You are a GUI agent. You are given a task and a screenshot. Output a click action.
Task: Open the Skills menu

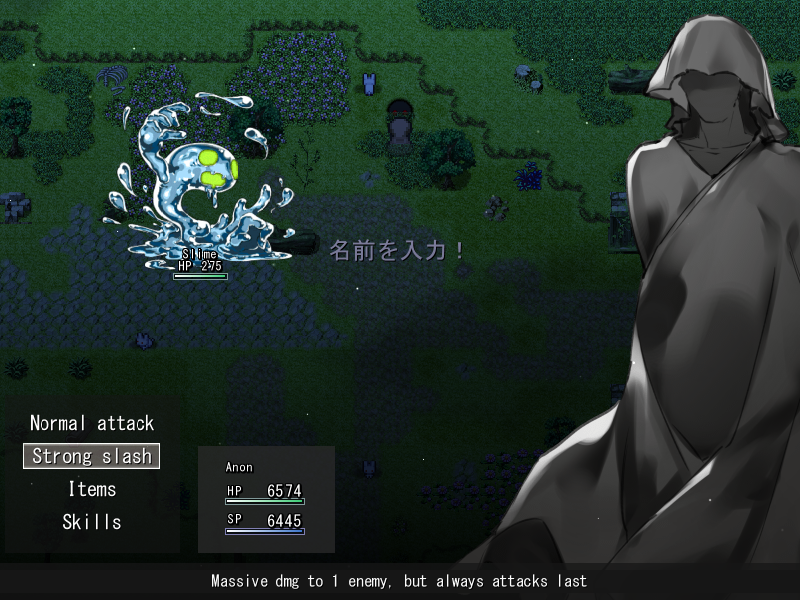pos(91,522)
